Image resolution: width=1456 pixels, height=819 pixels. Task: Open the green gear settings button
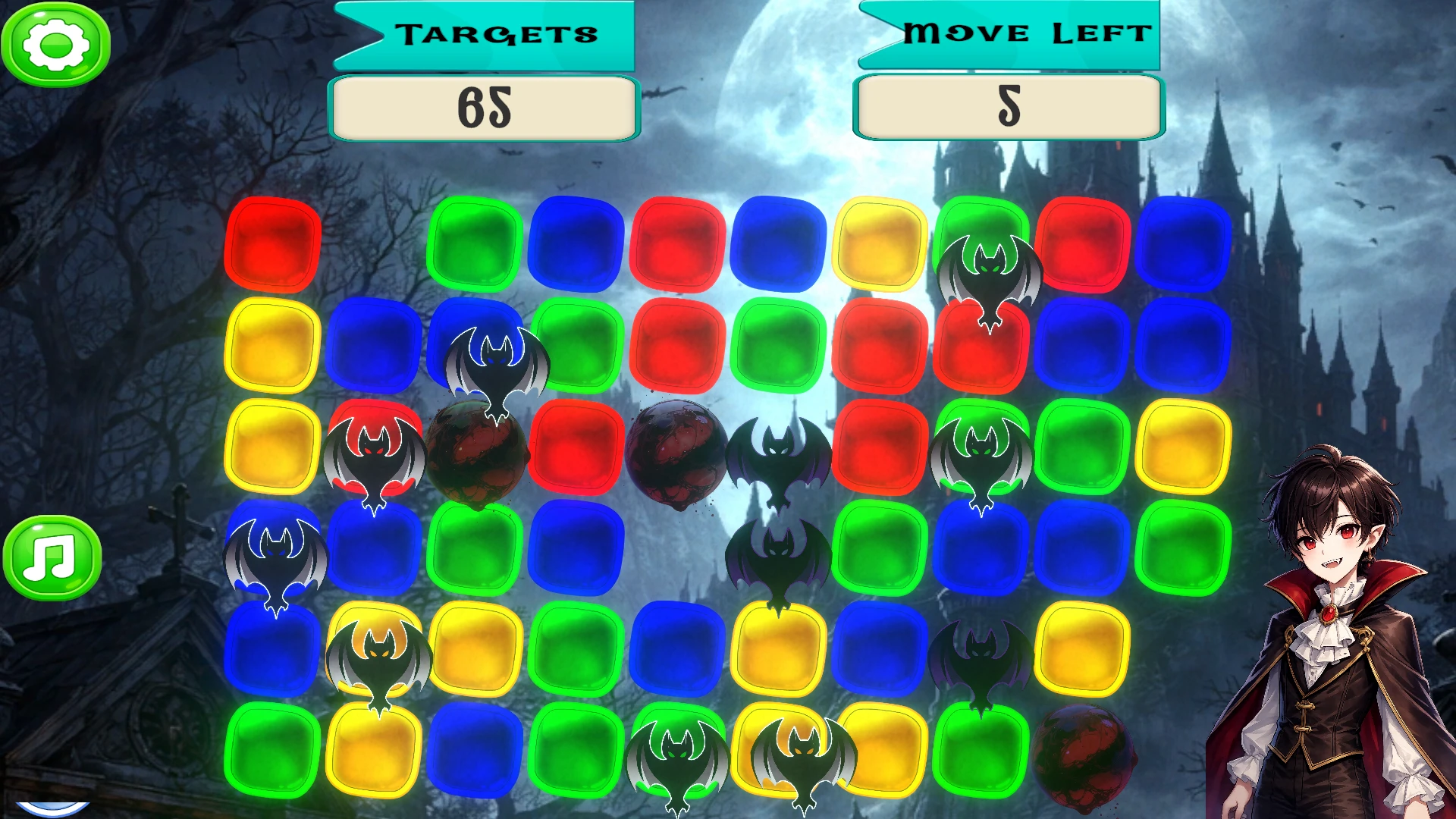pos(55,45)
